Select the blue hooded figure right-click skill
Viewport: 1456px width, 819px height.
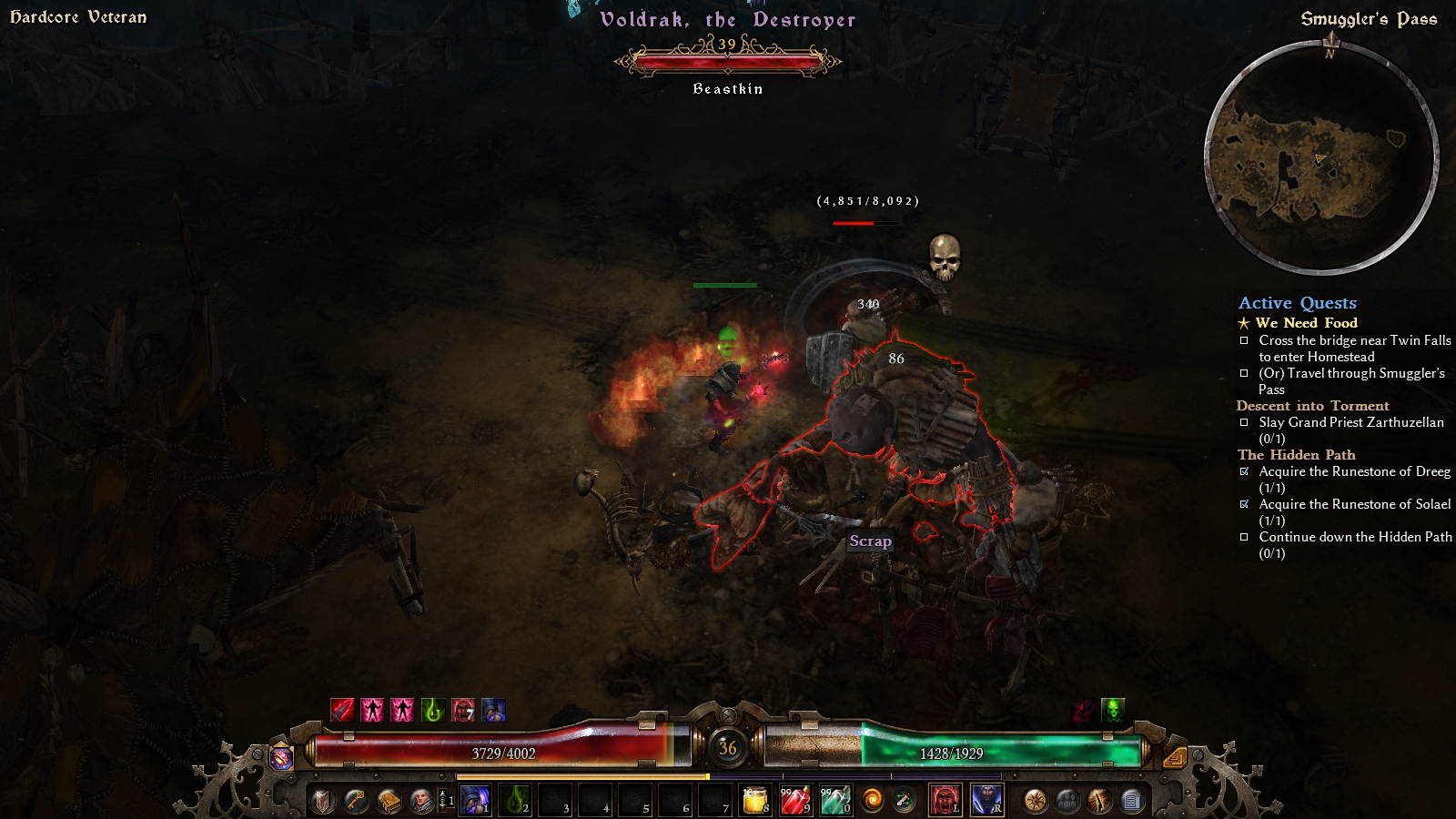(987, 800)
